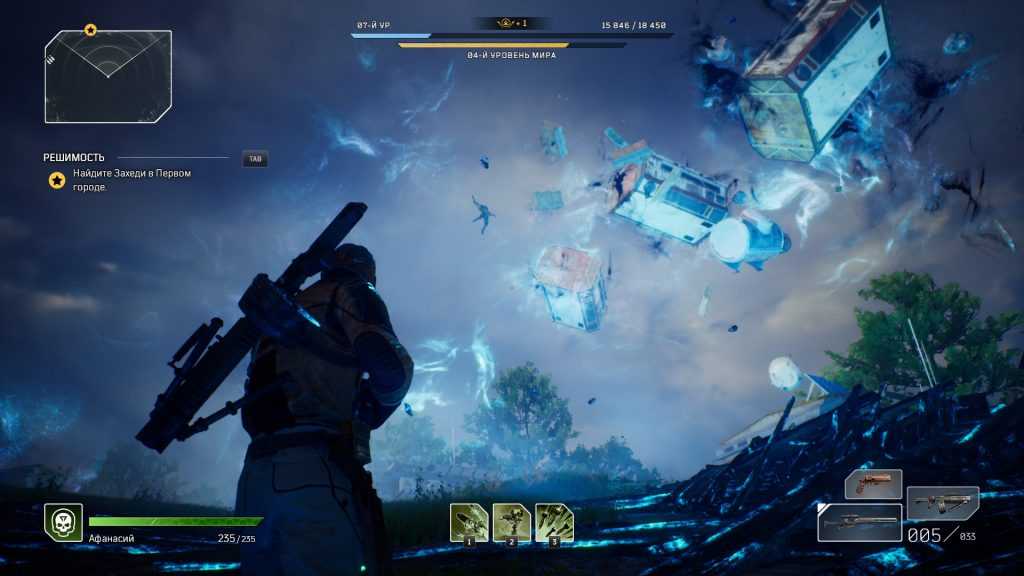This screenshot has height=576, width=1024.
Task: Click the skull class emblem icon
Action: click(x=63, y=522)
